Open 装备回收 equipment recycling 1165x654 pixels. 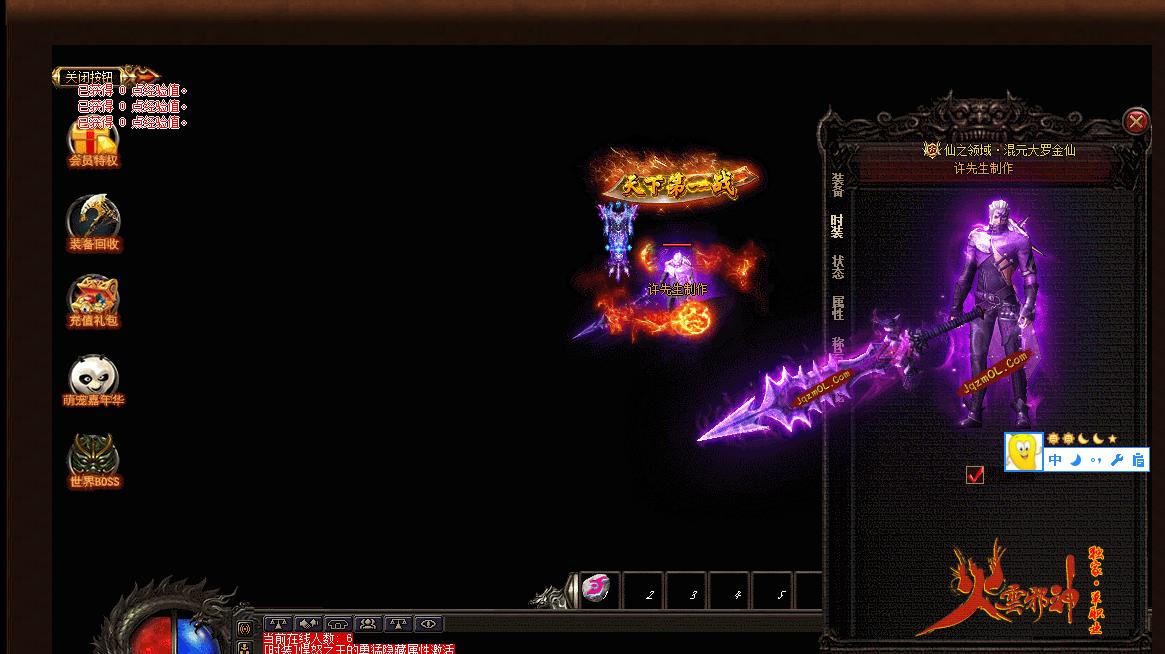(x=93, y=223)
